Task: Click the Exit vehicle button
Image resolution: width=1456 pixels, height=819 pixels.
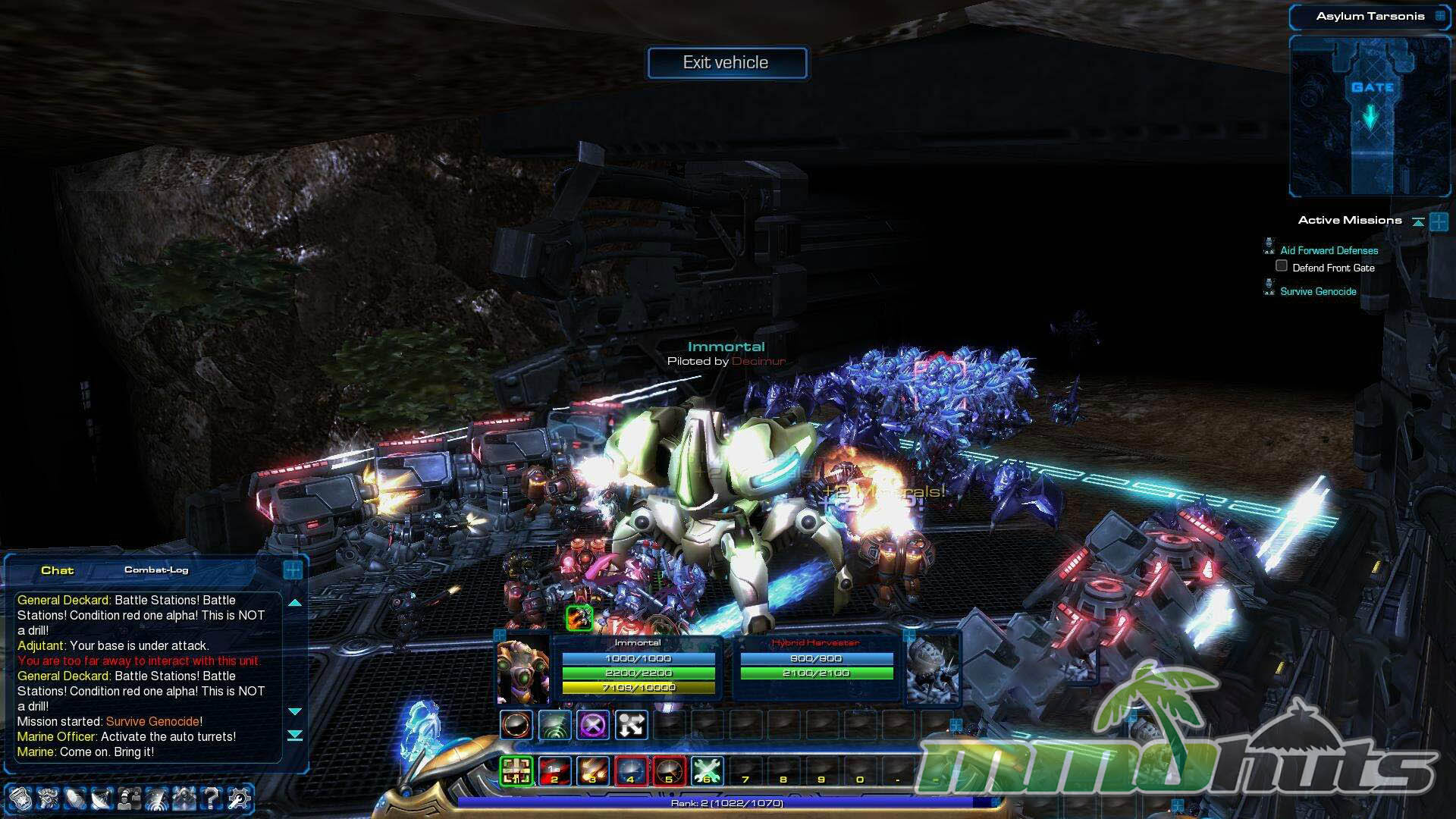Action: [726, 63]
